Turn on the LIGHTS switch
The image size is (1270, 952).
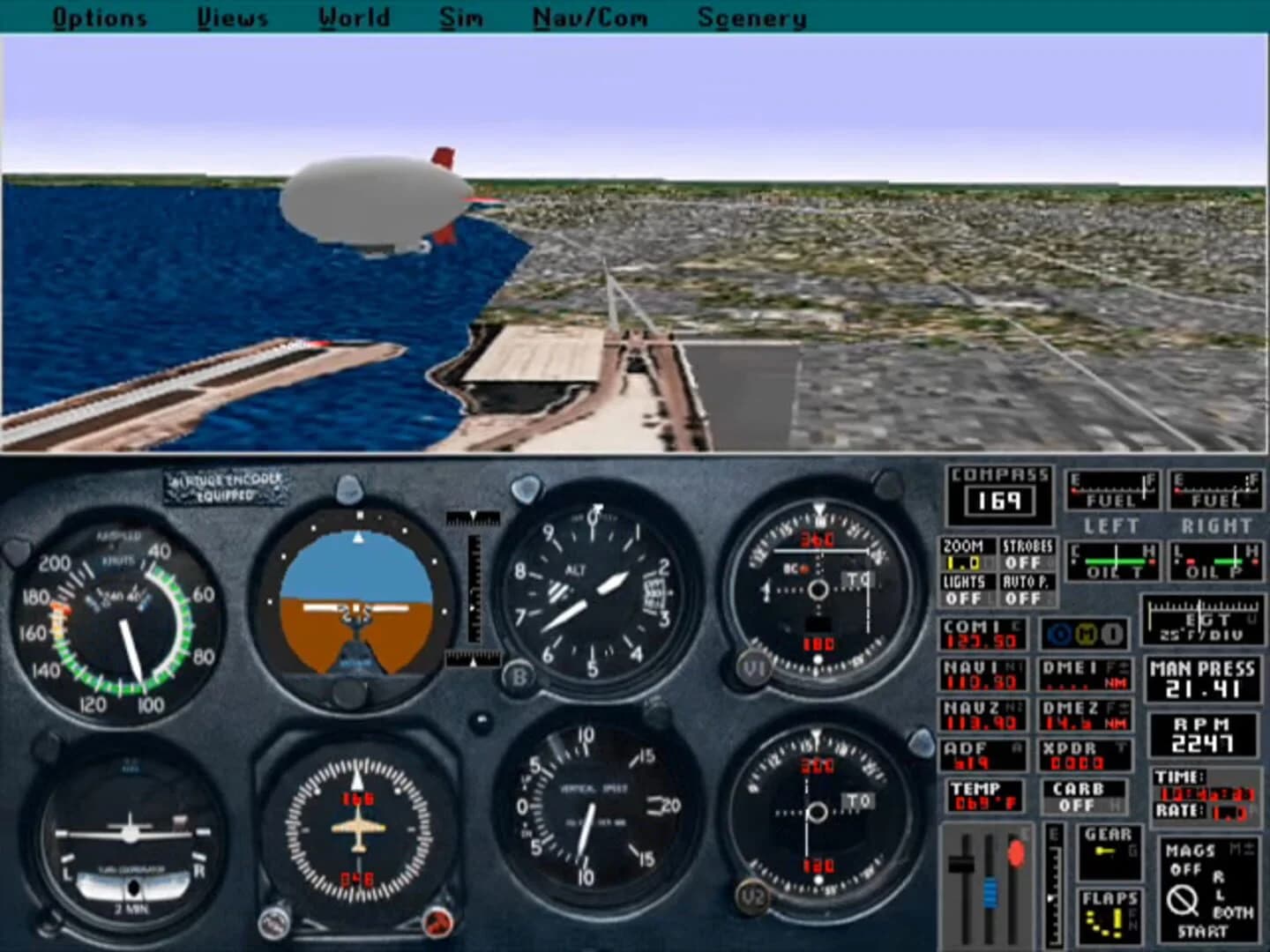pyautogui.click(x=967, y=589)
